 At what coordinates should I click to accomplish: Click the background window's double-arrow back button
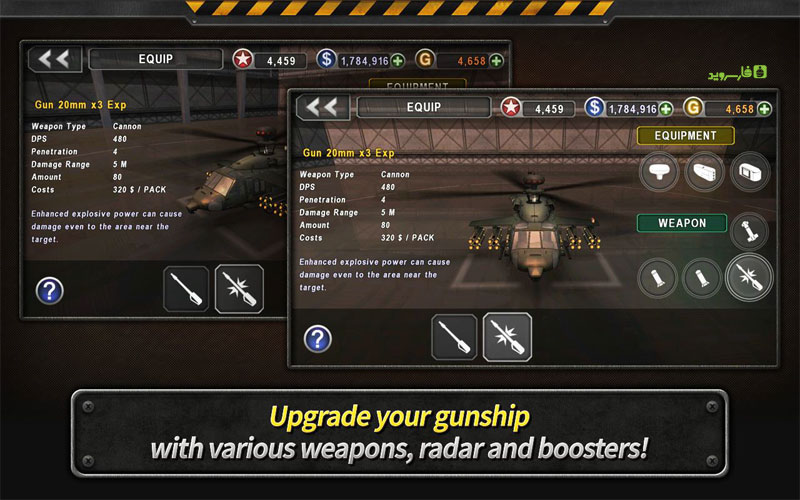[x=54, y=59]
